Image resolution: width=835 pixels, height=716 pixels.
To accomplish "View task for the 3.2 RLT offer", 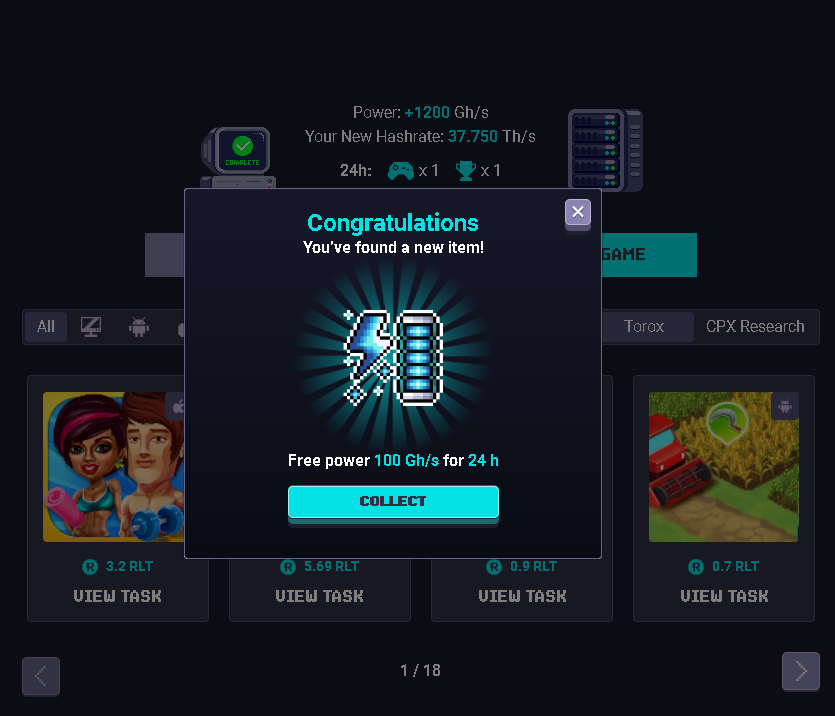I will point(117,596).
